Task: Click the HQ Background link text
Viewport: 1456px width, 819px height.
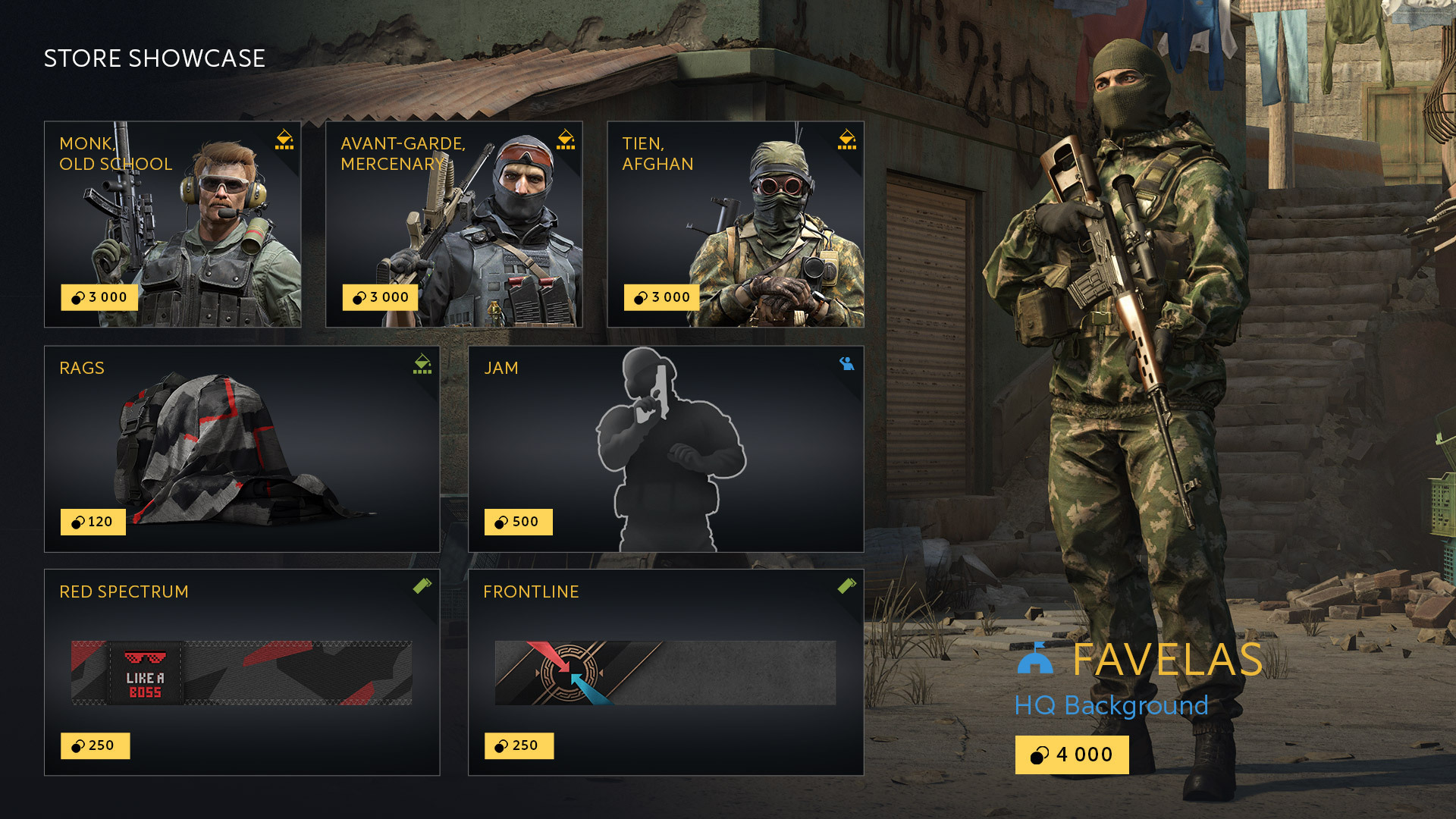Action: pos(1110,706)
